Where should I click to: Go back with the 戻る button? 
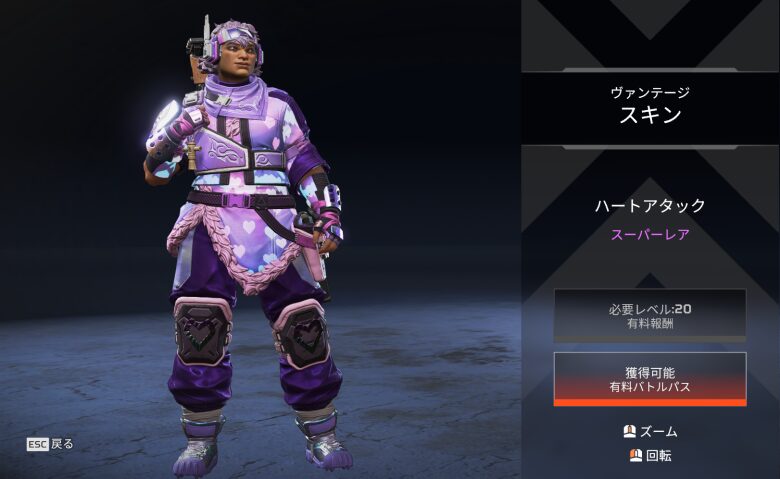tap(50, 443)
